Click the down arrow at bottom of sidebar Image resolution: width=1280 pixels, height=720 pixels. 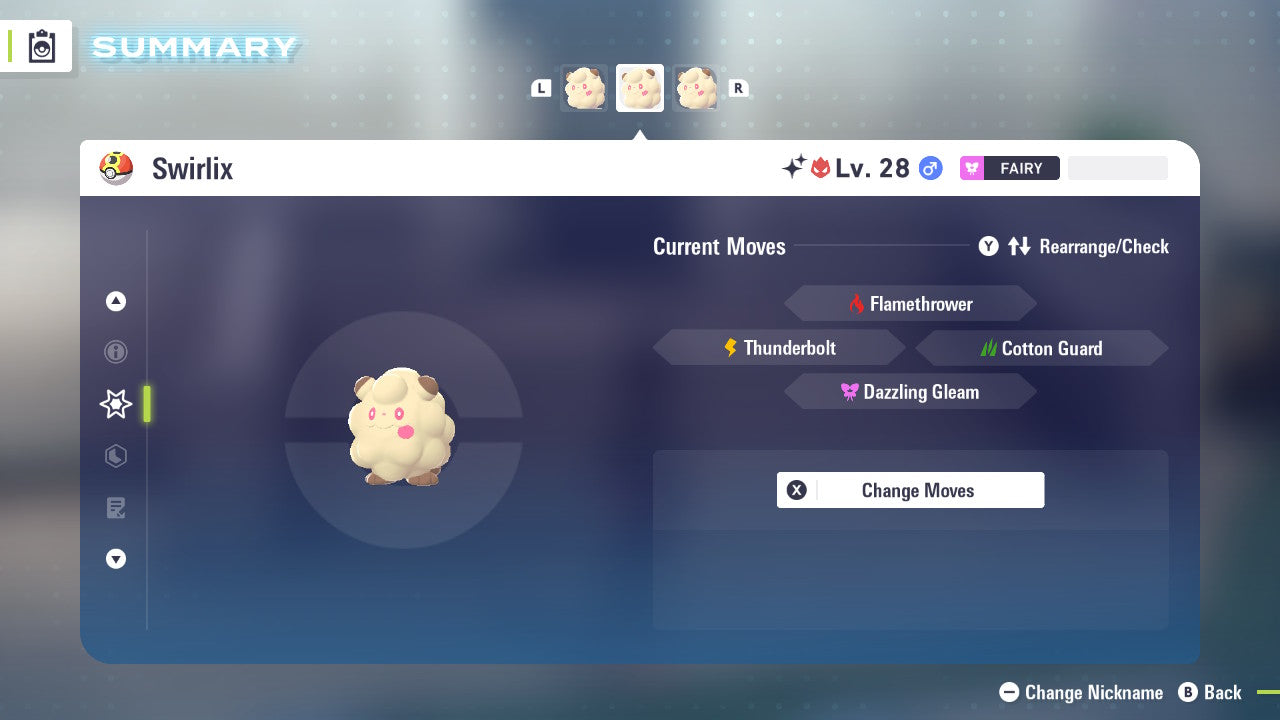(x=115, y=559)
